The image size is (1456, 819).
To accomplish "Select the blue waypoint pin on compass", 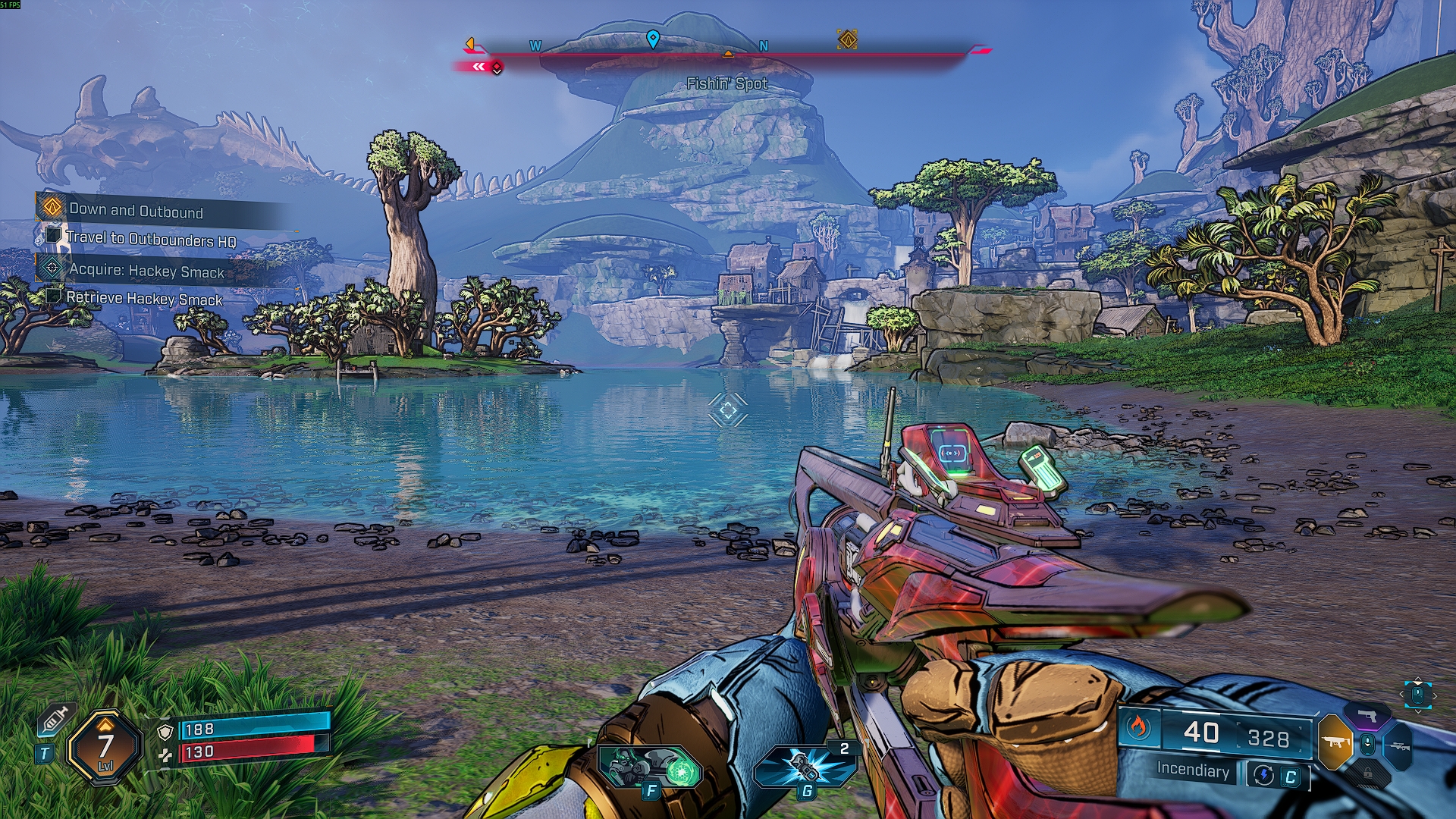I will (x=653, y=39).
